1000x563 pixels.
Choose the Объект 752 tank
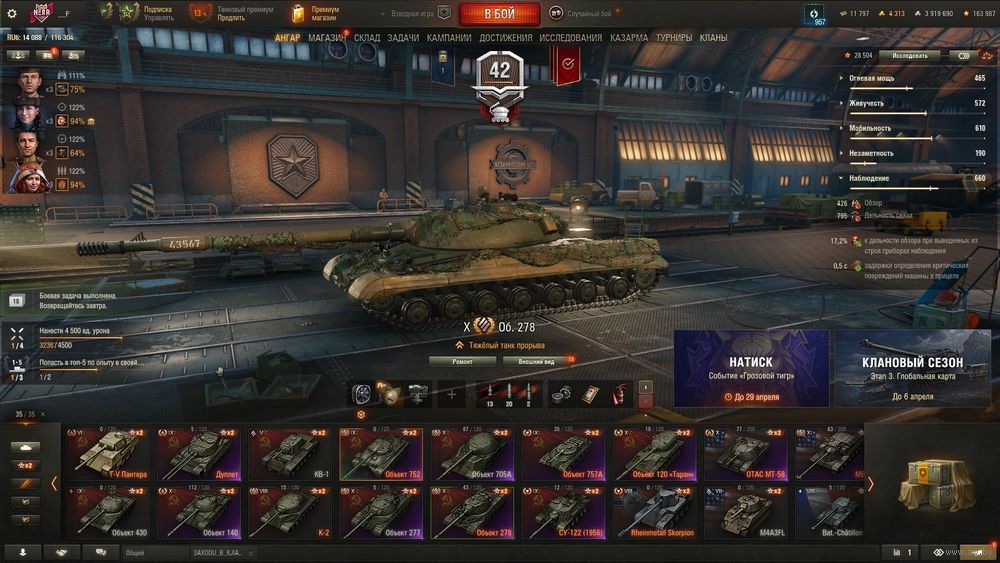tap(381, 455)
